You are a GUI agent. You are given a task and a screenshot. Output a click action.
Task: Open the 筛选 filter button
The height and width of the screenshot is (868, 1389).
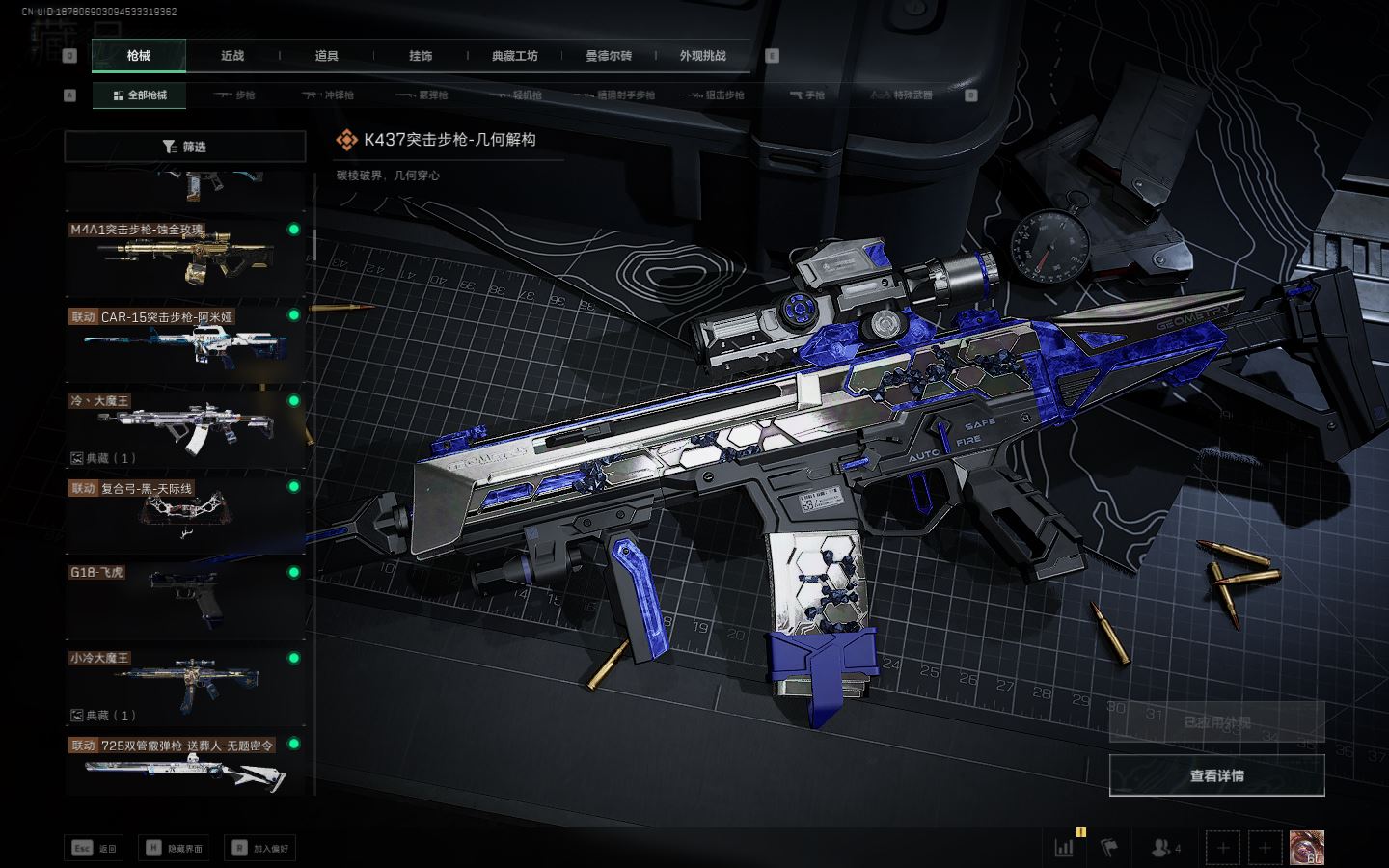coord(184,147)
